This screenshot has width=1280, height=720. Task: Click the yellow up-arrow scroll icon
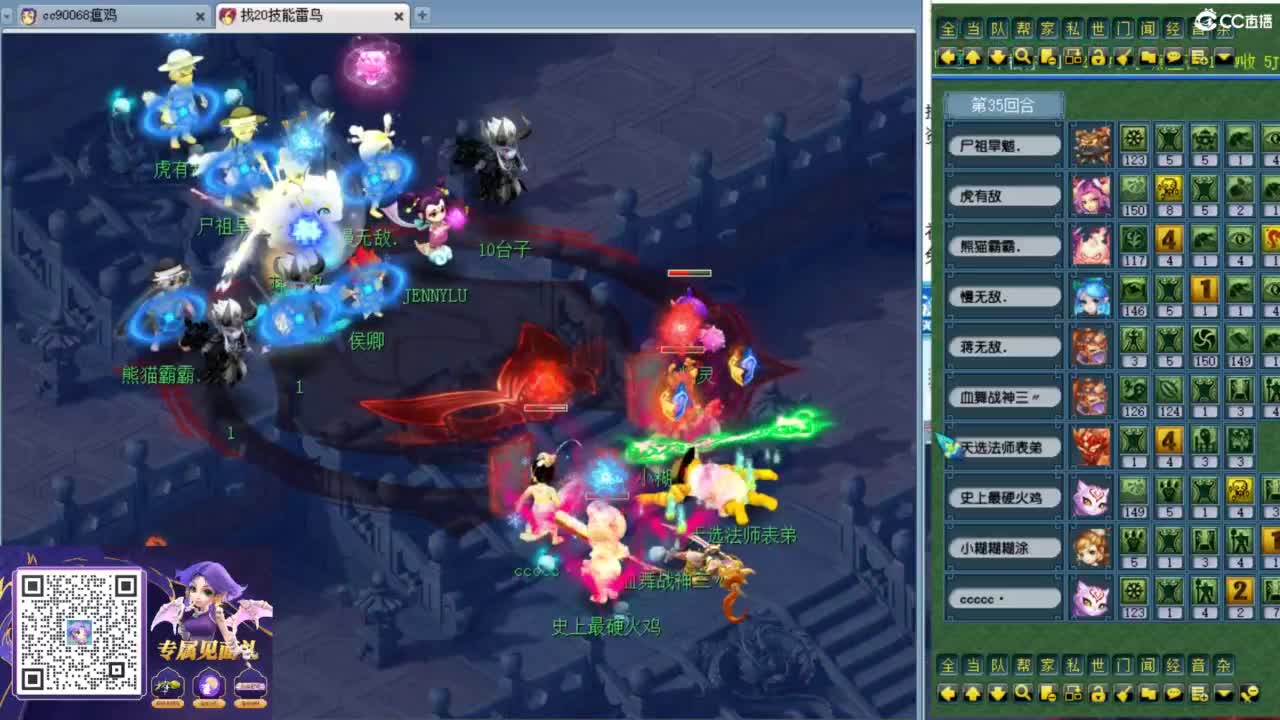click(x=973, y=58)
